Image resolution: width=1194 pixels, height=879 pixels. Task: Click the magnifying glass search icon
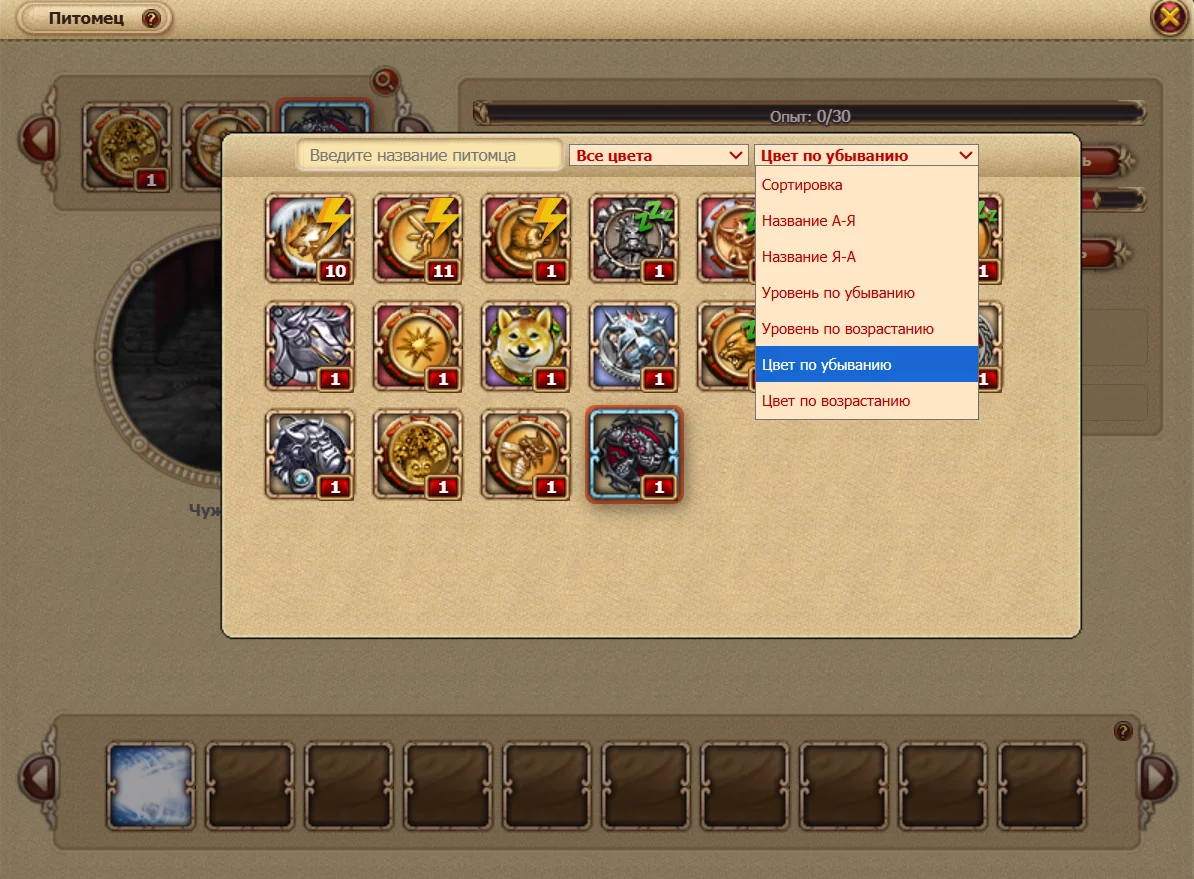[383, 80]
